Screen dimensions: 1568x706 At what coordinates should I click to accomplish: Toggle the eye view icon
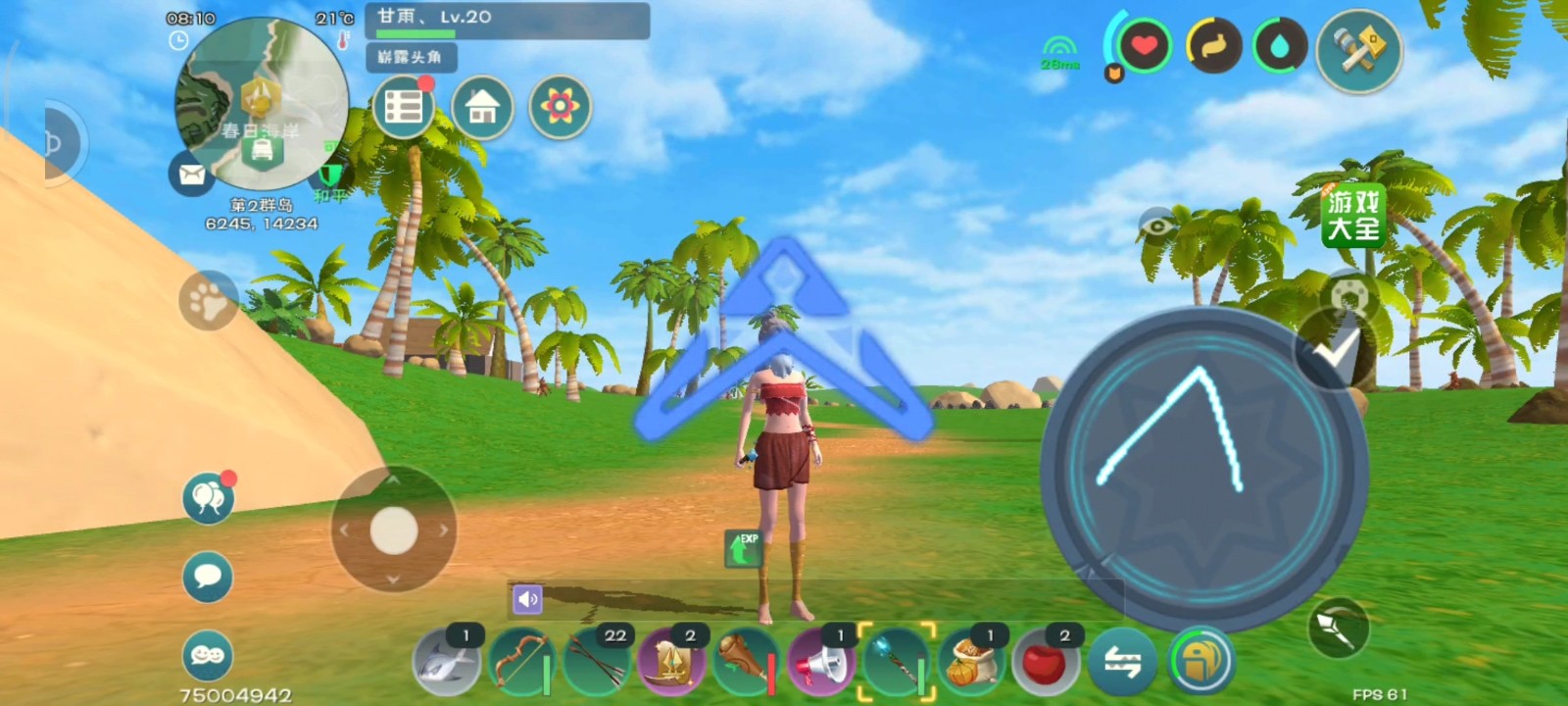(1158, 227)
